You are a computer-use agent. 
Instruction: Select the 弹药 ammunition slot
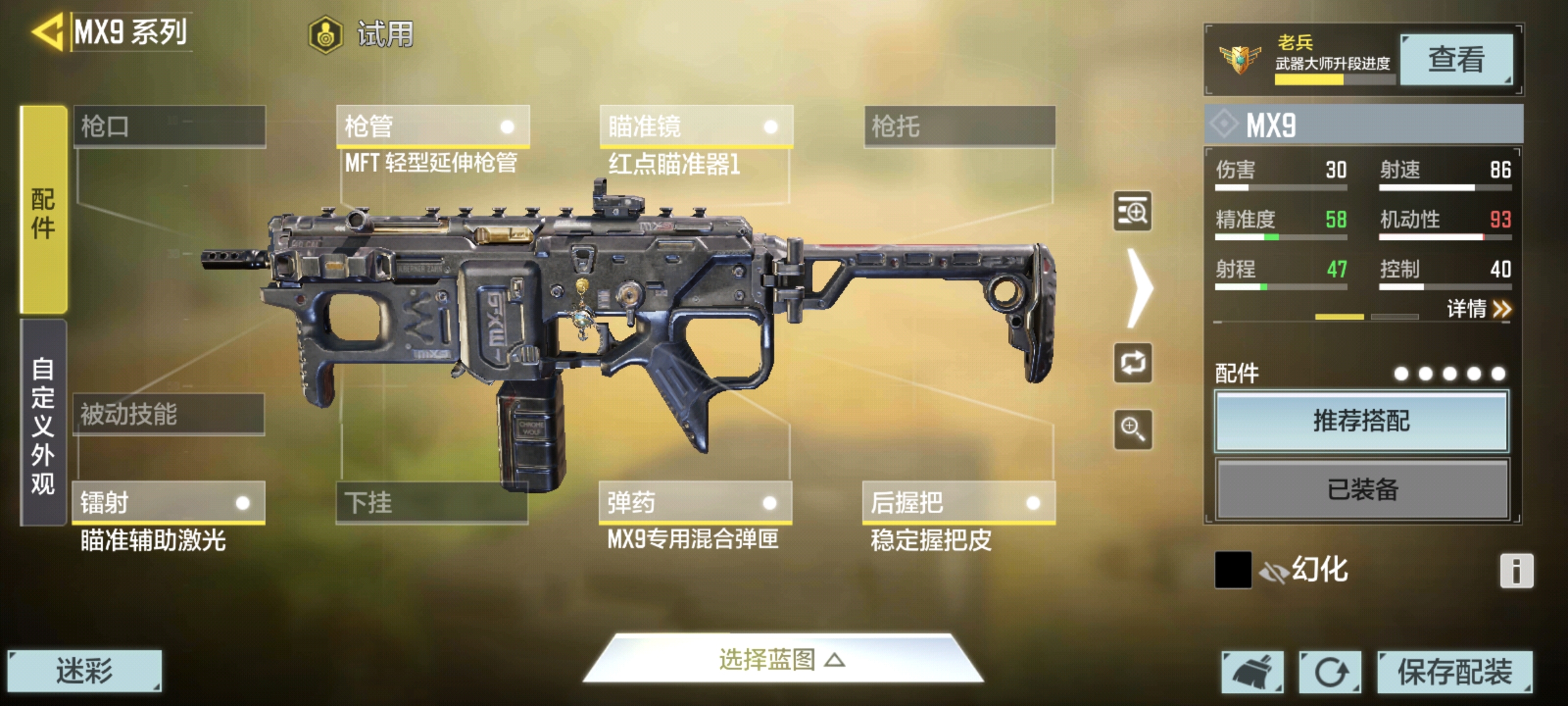[695, 503]
